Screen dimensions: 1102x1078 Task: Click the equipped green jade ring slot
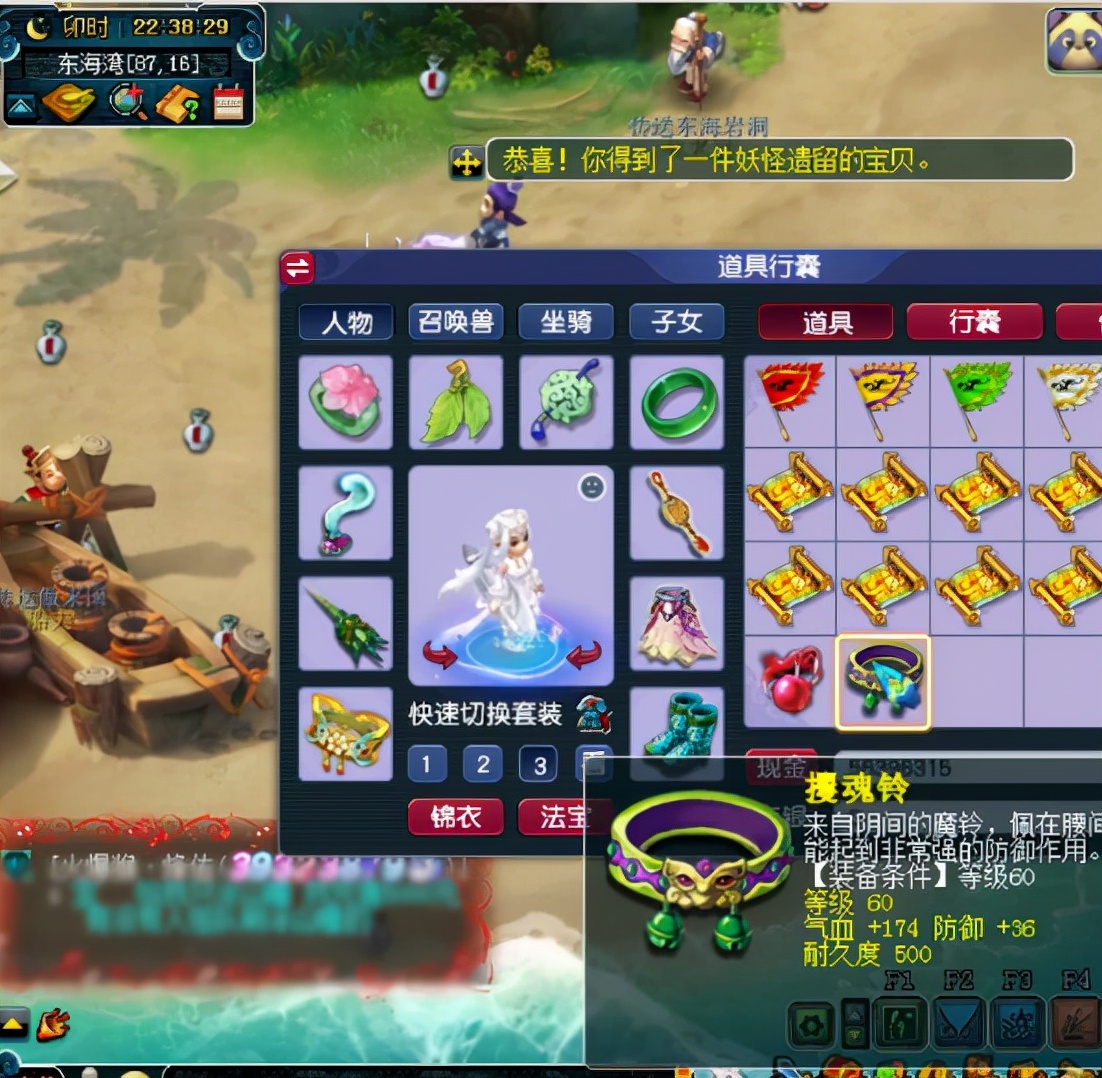[677, 402]
